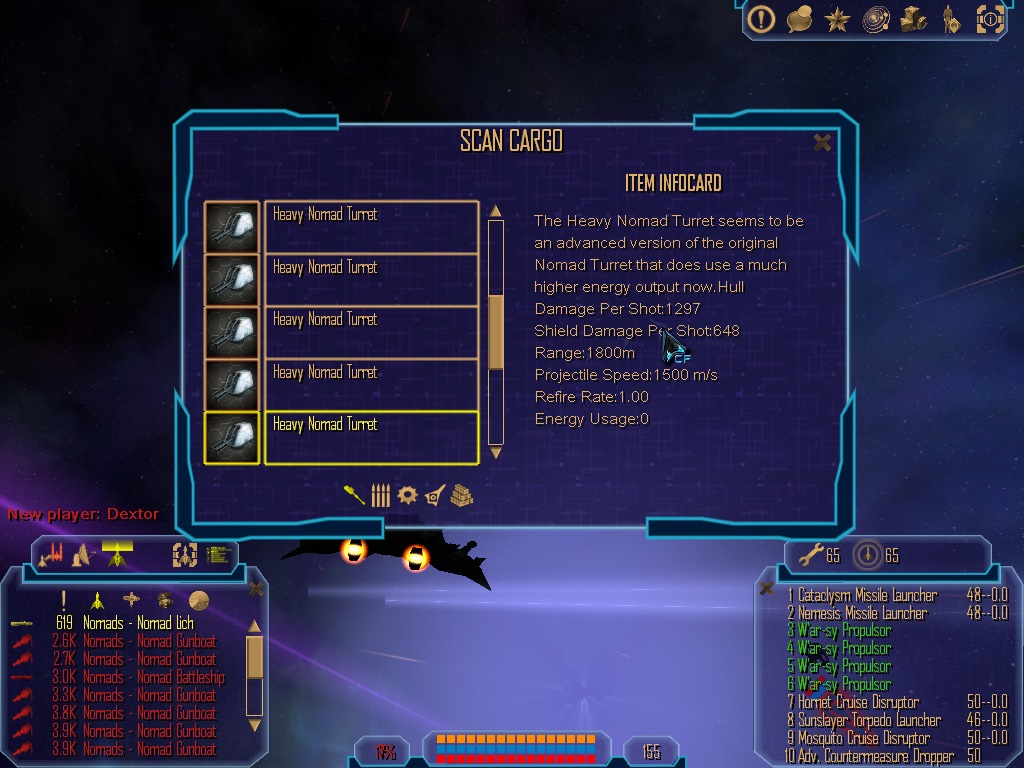Target the Nomad Lich in the contact list
The image size is (1024, 768).
coord(150,624)
